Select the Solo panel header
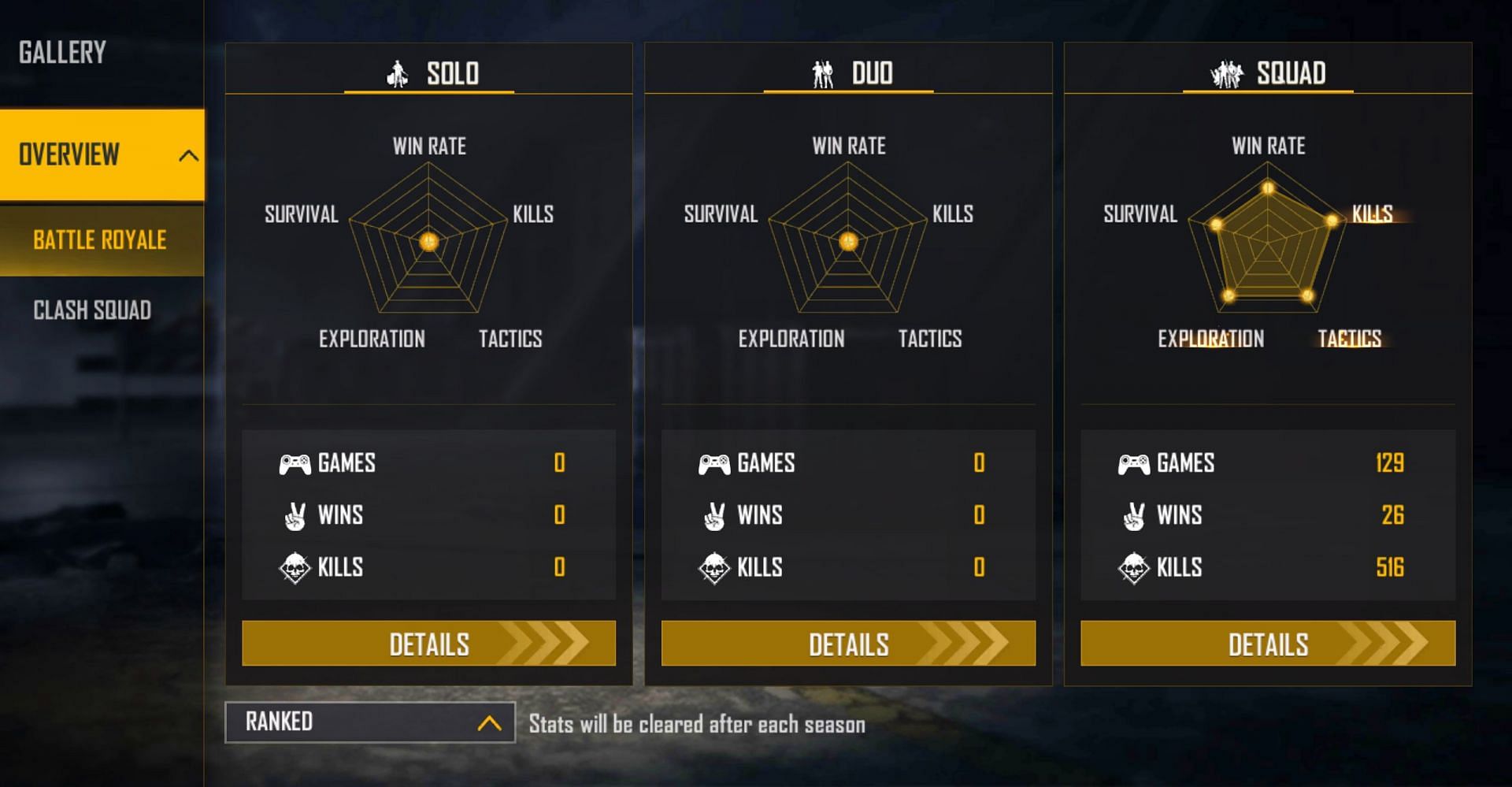This screenshot has width=1512, height=787. coord(430,73)
